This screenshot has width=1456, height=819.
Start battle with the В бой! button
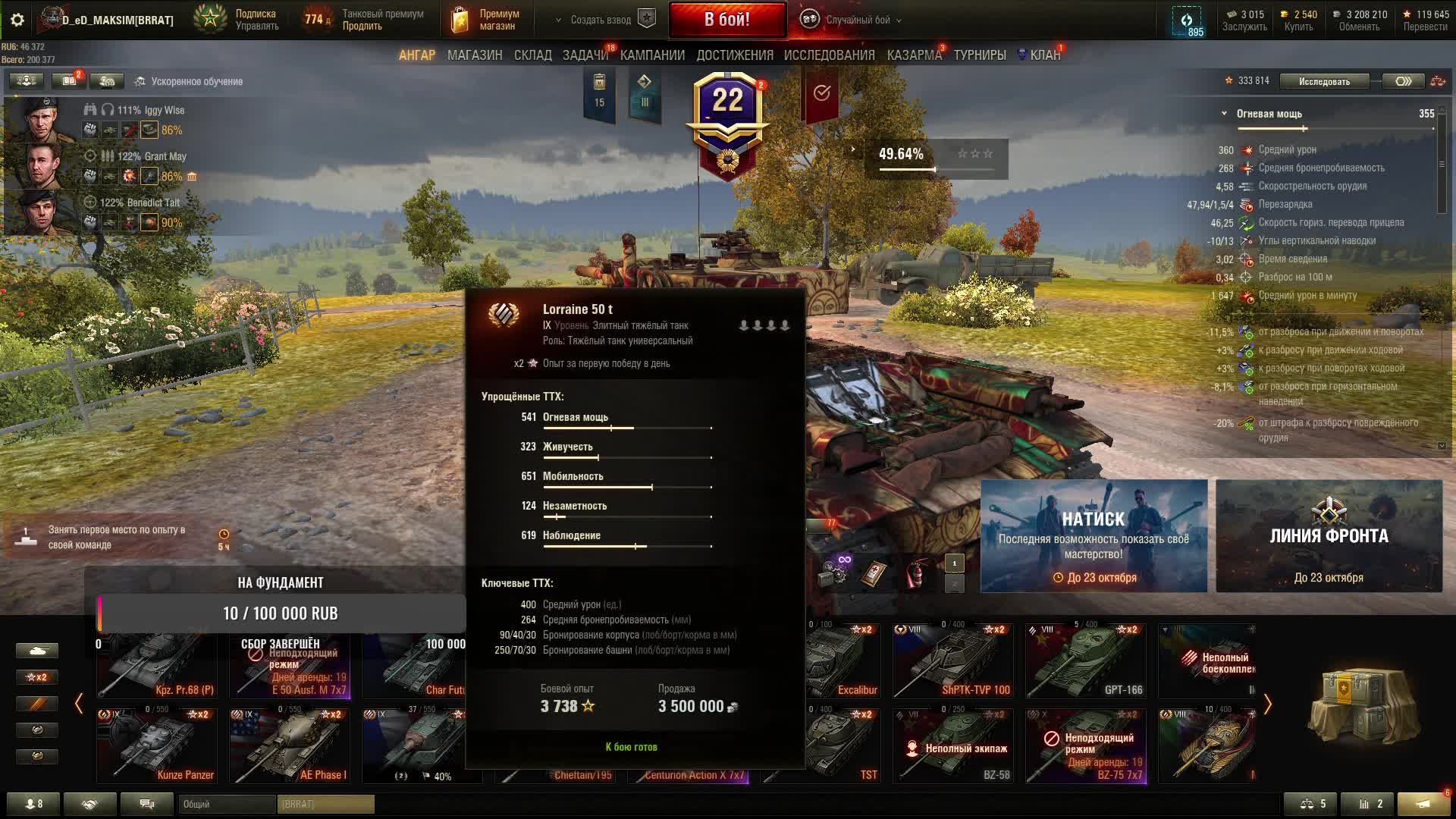coord(726,20)
